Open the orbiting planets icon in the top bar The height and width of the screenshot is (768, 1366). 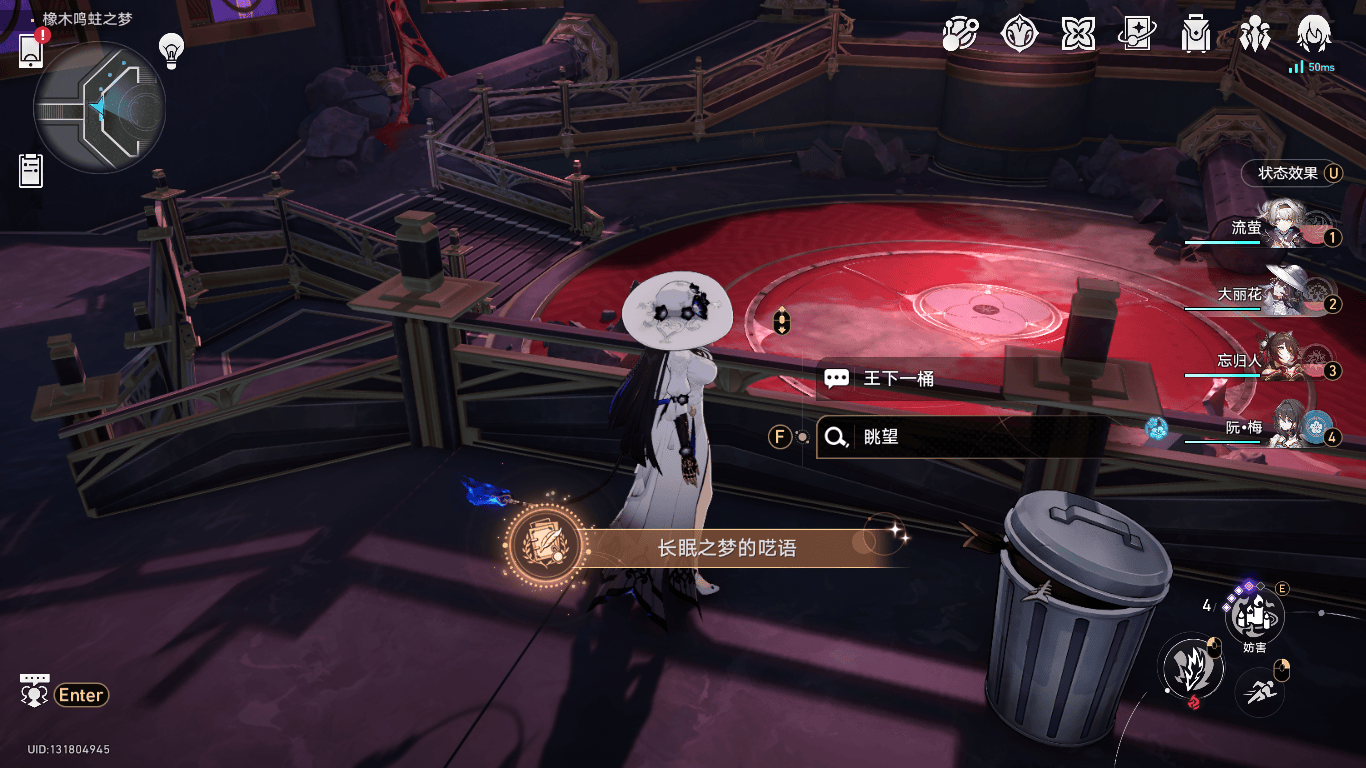click(960, 35)
